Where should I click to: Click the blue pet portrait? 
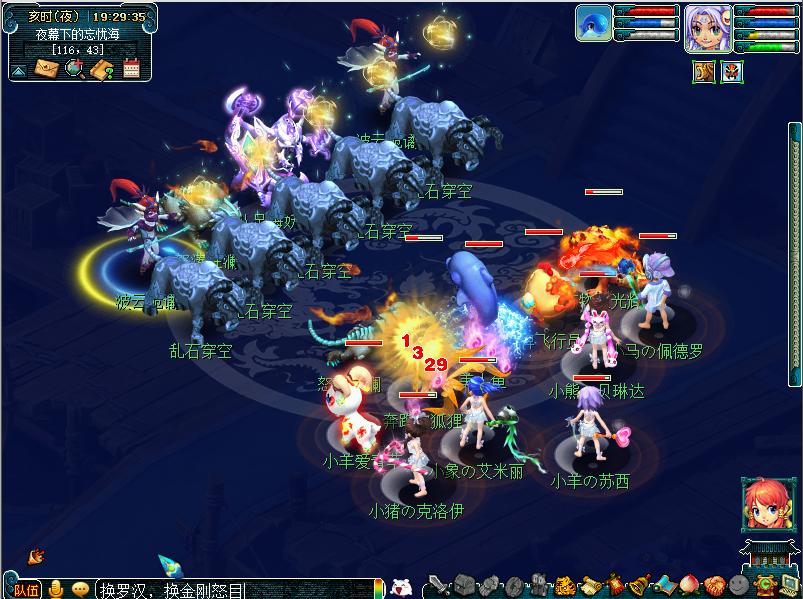coord(594,22)
